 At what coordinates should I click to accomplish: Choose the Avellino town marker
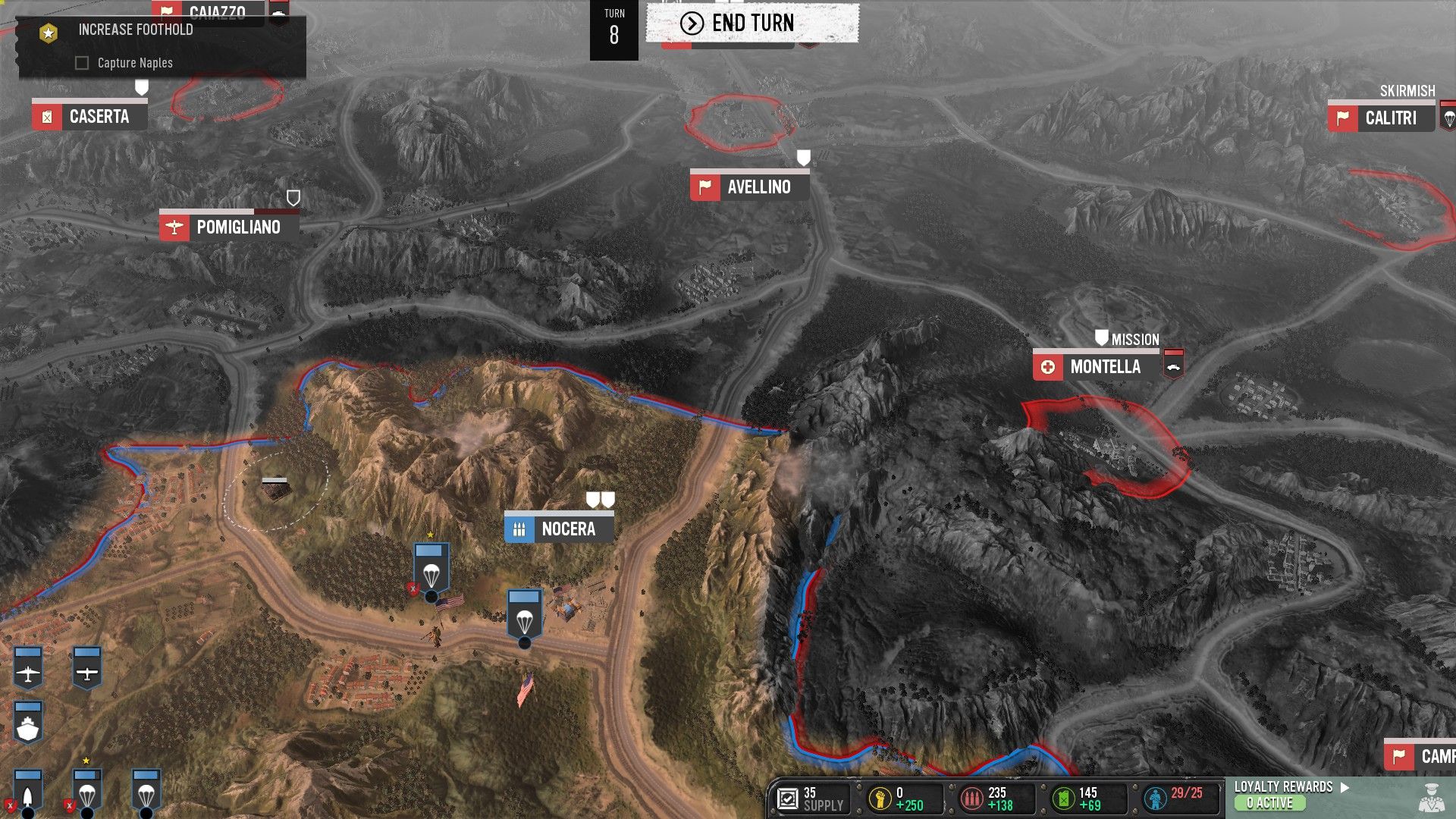click(x=749, y=187)
